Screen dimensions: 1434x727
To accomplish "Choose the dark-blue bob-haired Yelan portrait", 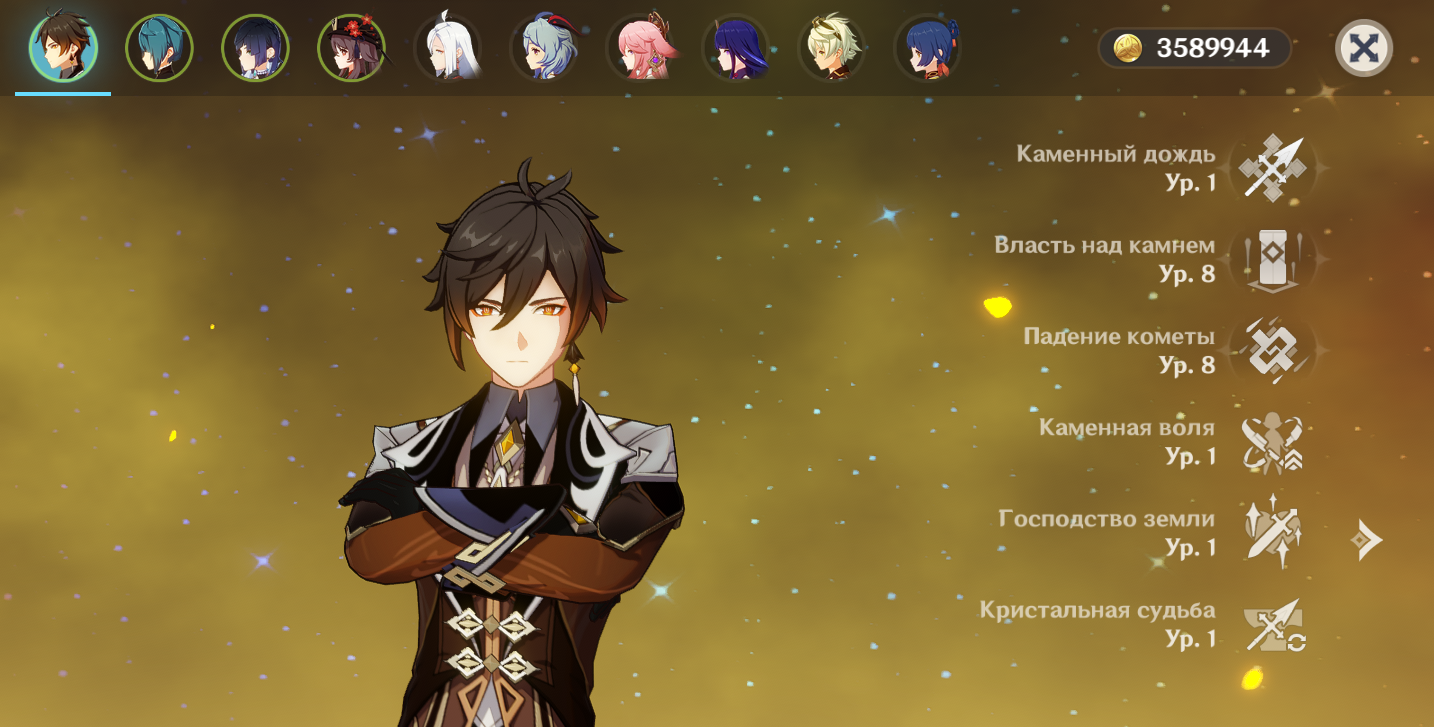I will click(255, 48).
